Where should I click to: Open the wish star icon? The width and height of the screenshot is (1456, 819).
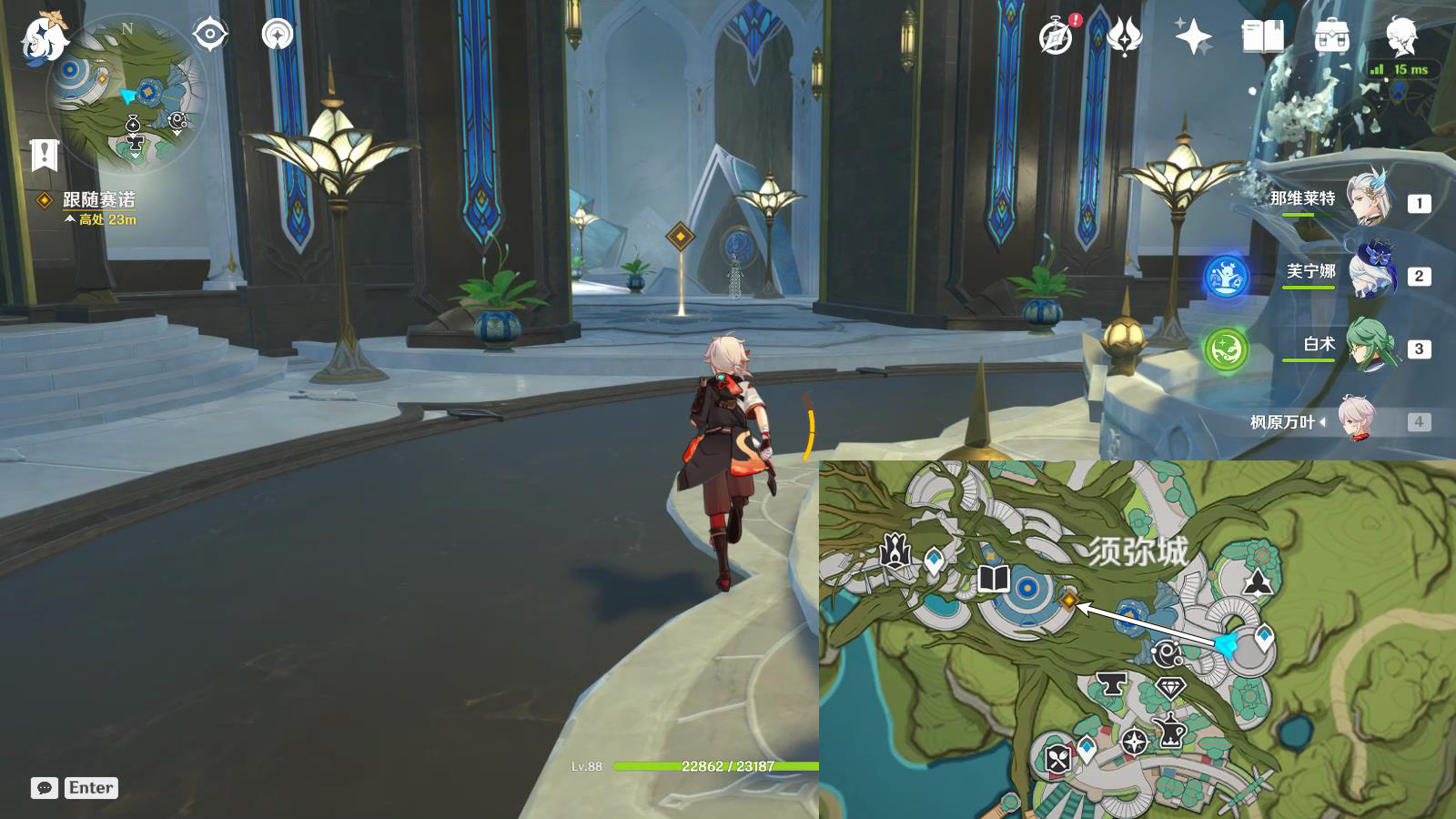pos(1193,37)
